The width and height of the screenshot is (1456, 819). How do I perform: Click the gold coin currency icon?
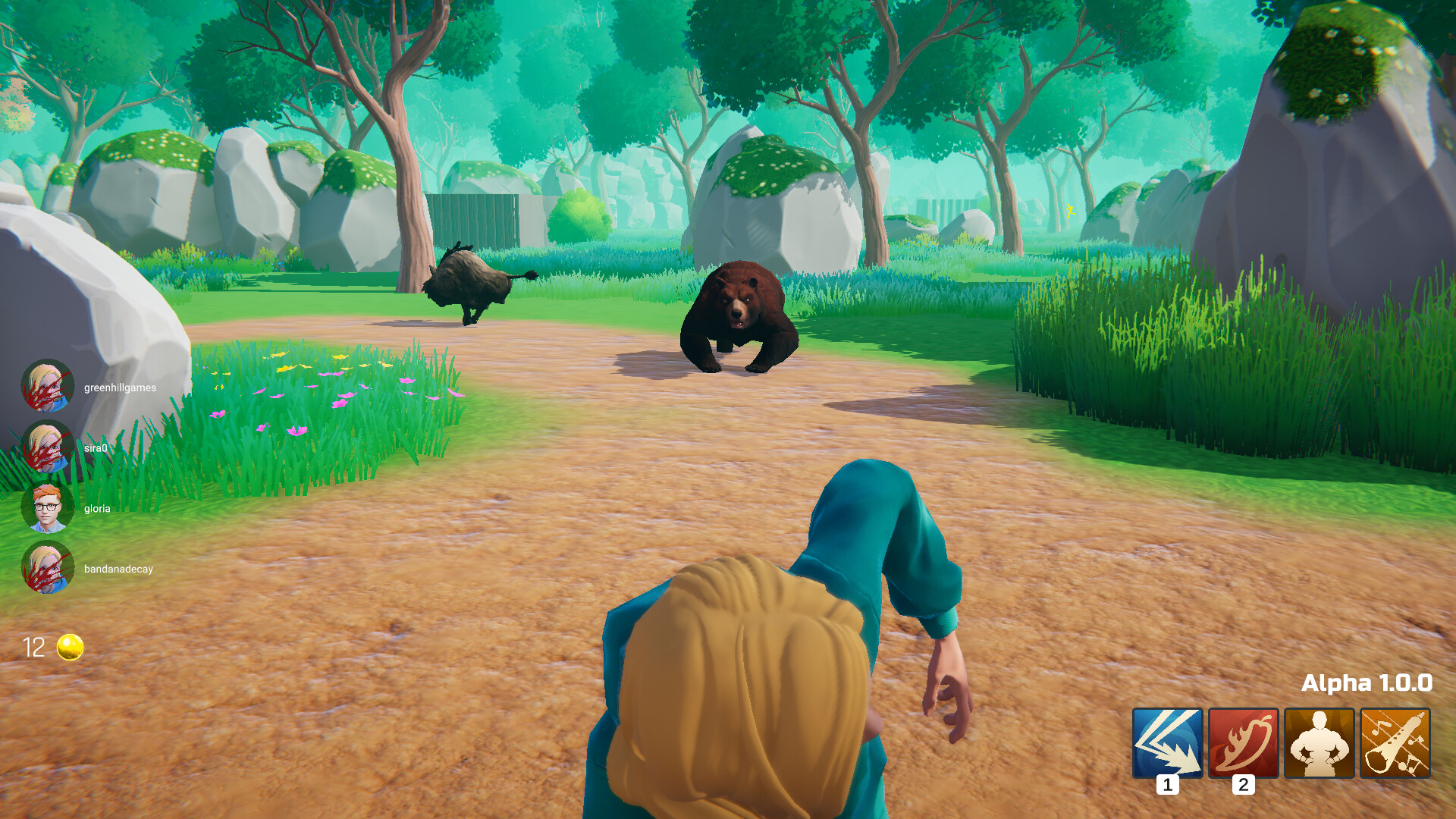68,647
